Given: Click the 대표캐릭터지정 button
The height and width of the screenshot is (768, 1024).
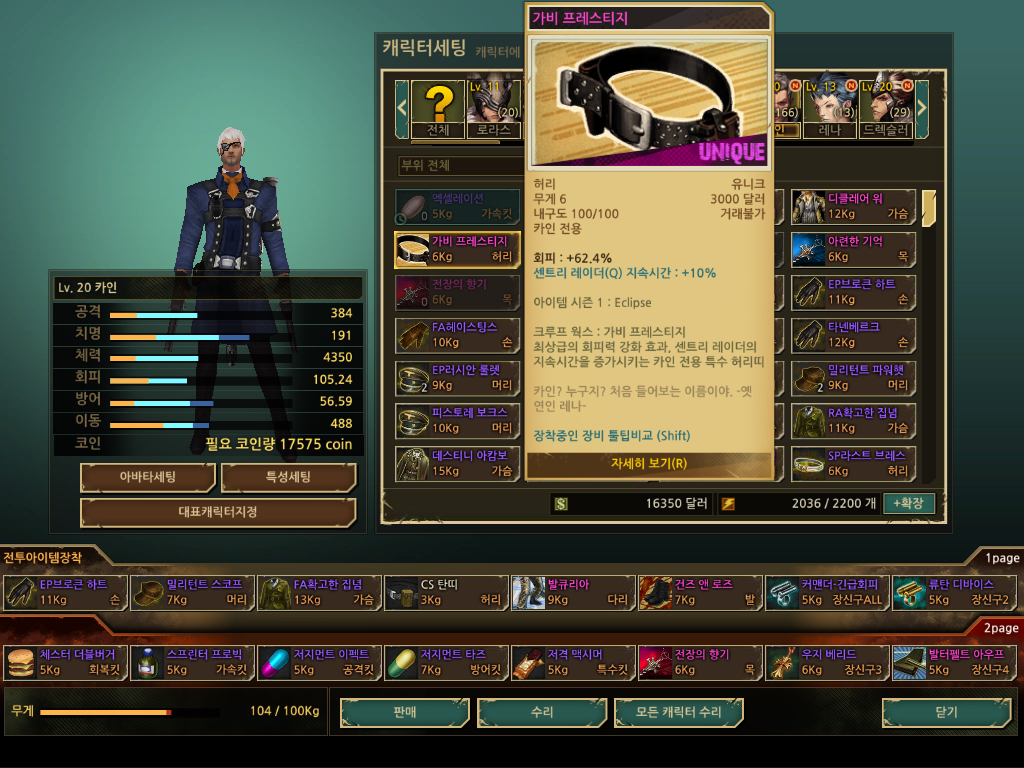Looking at the screenshot, I should [x=218, y=513].
